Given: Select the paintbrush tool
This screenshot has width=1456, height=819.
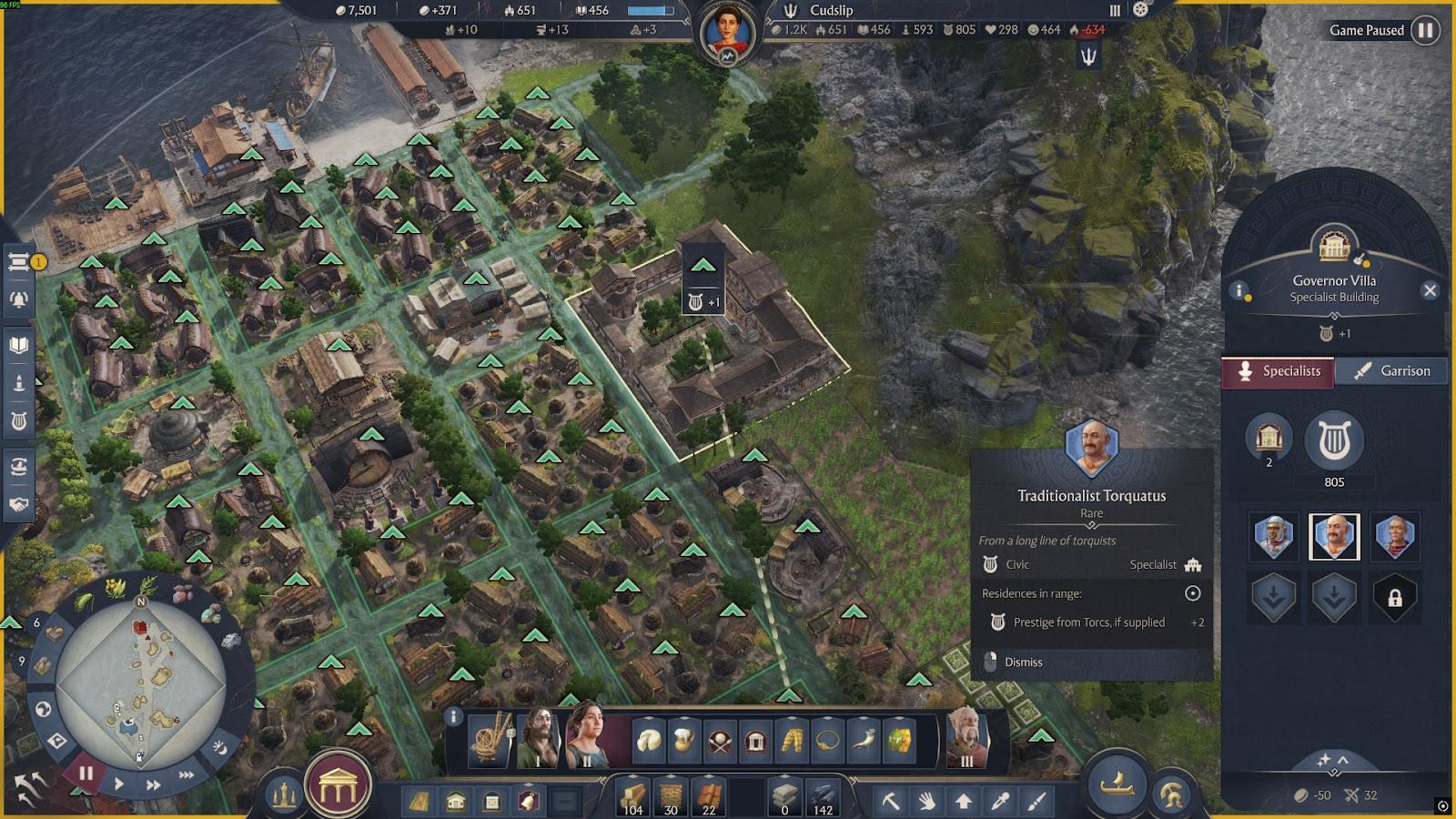Looking at the screenshot, I should coord(1036,801).
